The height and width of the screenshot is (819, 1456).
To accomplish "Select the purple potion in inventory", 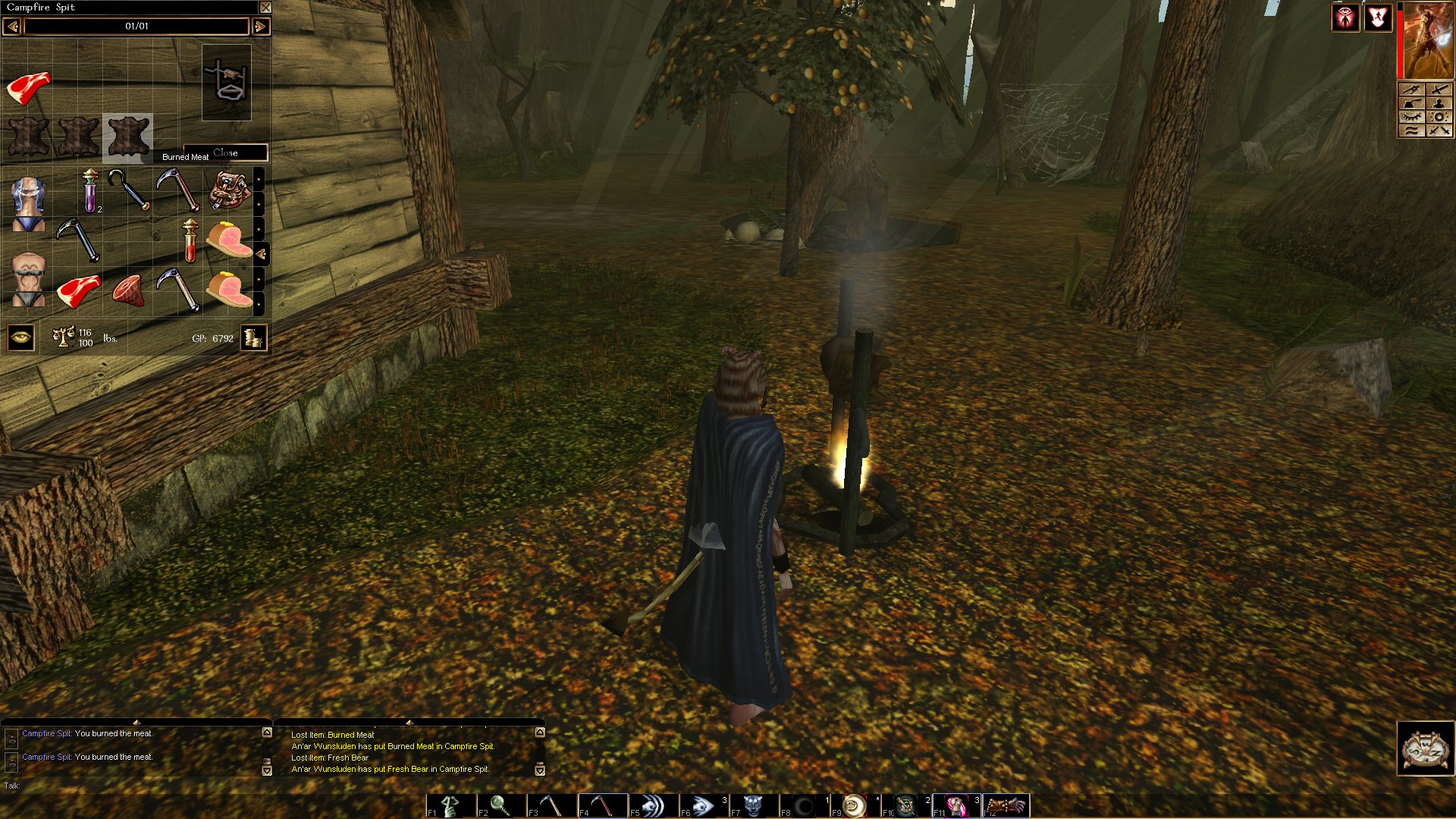I will tap(90, 190).
